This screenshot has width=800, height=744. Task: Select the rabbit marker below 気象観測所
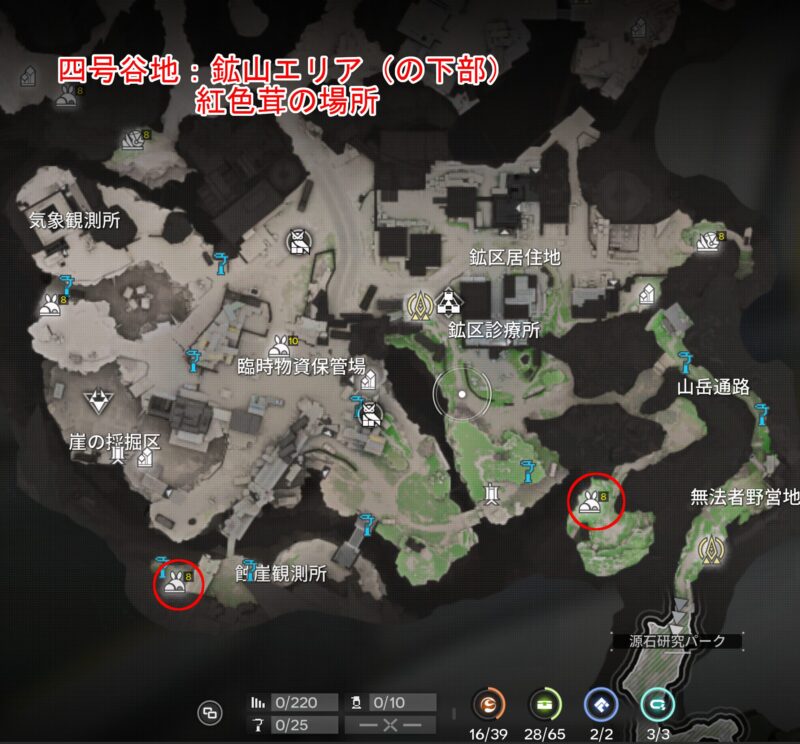tap(50, 305)
